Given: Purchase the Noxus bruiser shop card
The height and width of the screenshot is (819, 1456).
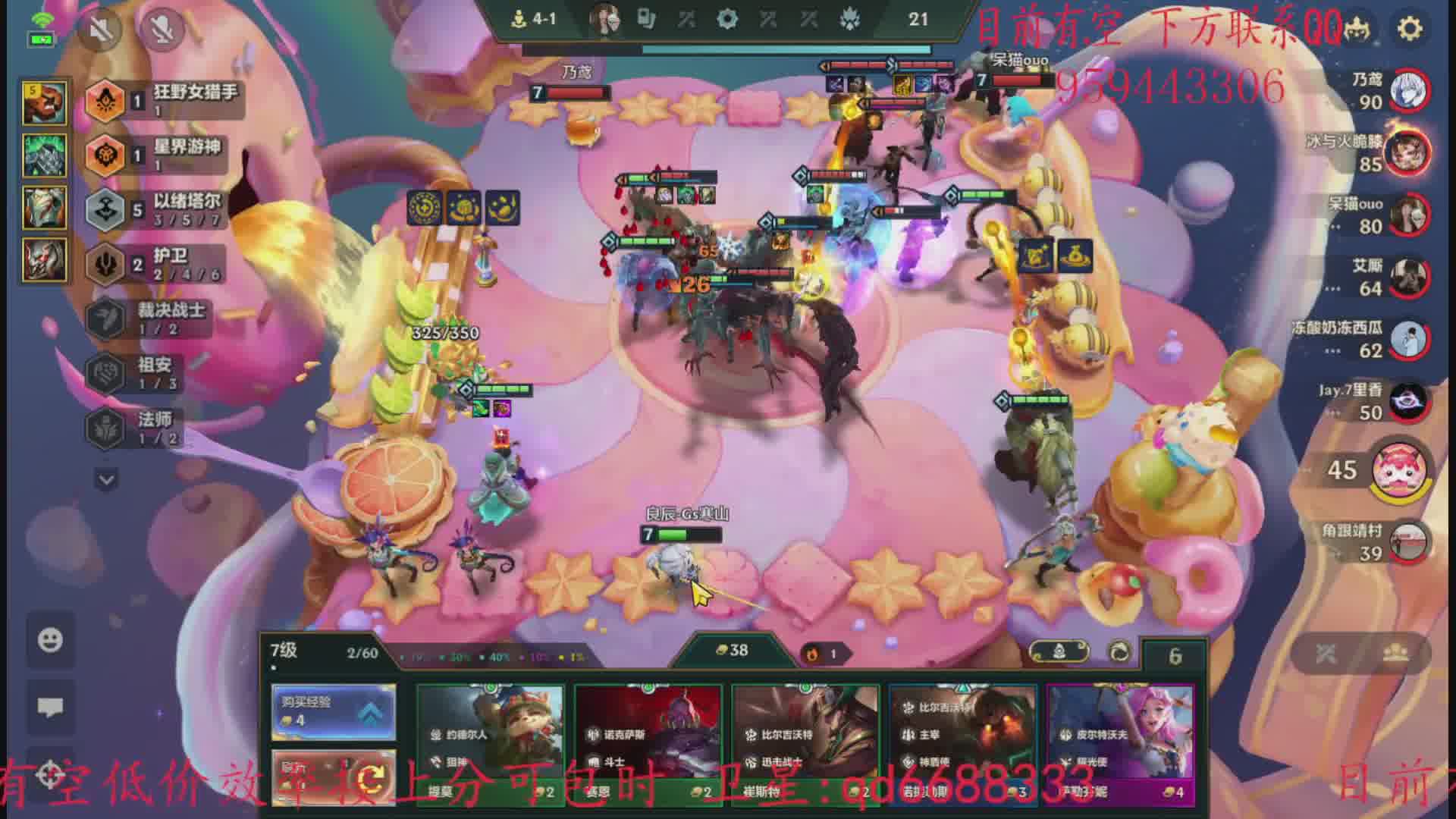Looking at the screenshot, I should pyautogui.click(x=648, y=742).
